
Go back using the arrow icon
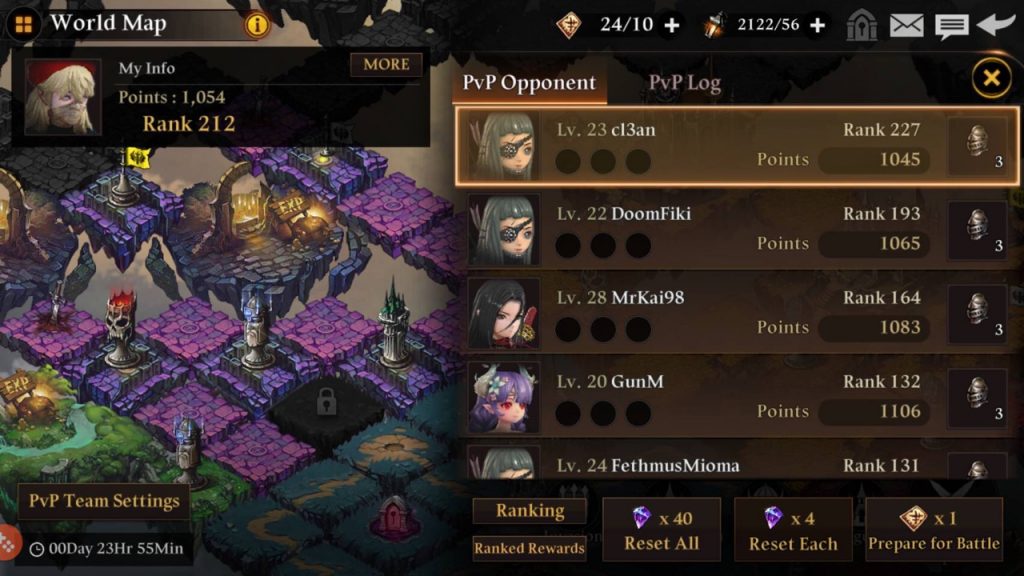click(996, 25)
